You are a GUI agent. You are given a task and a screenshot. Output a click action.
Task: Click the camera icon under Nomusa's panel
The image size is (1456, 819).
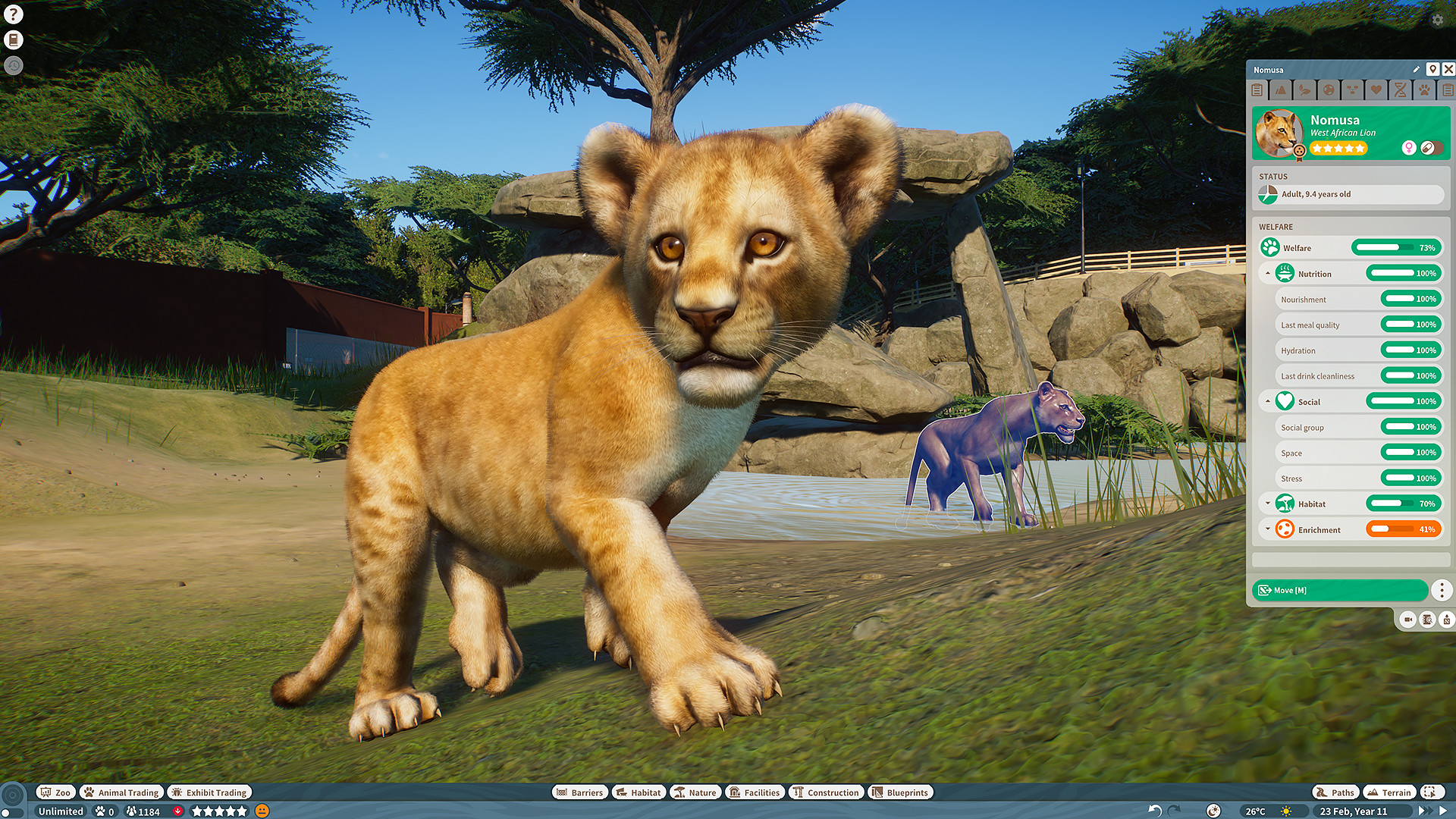[1407, 620]
